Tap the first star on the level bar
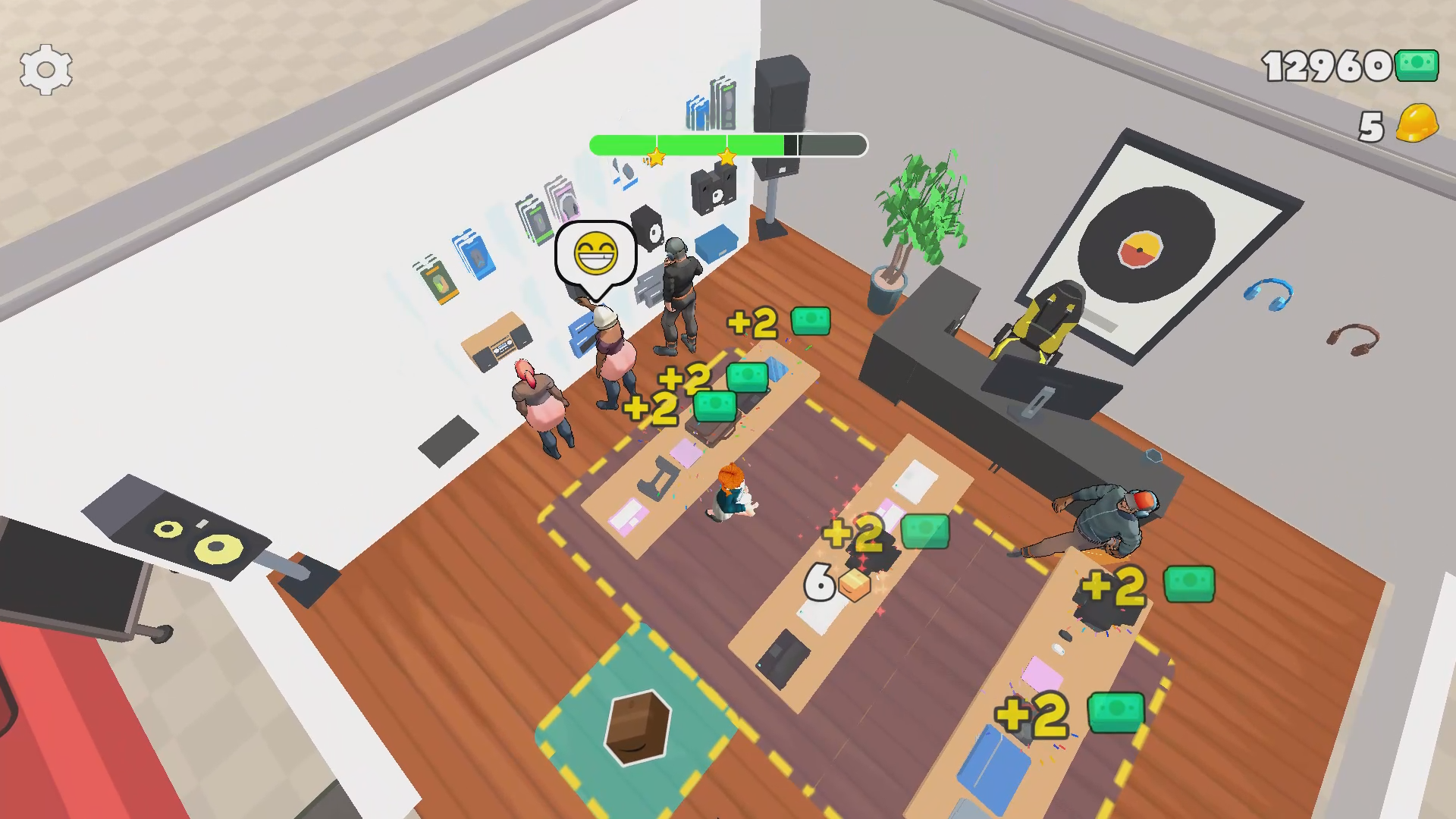 click(656, 158)
